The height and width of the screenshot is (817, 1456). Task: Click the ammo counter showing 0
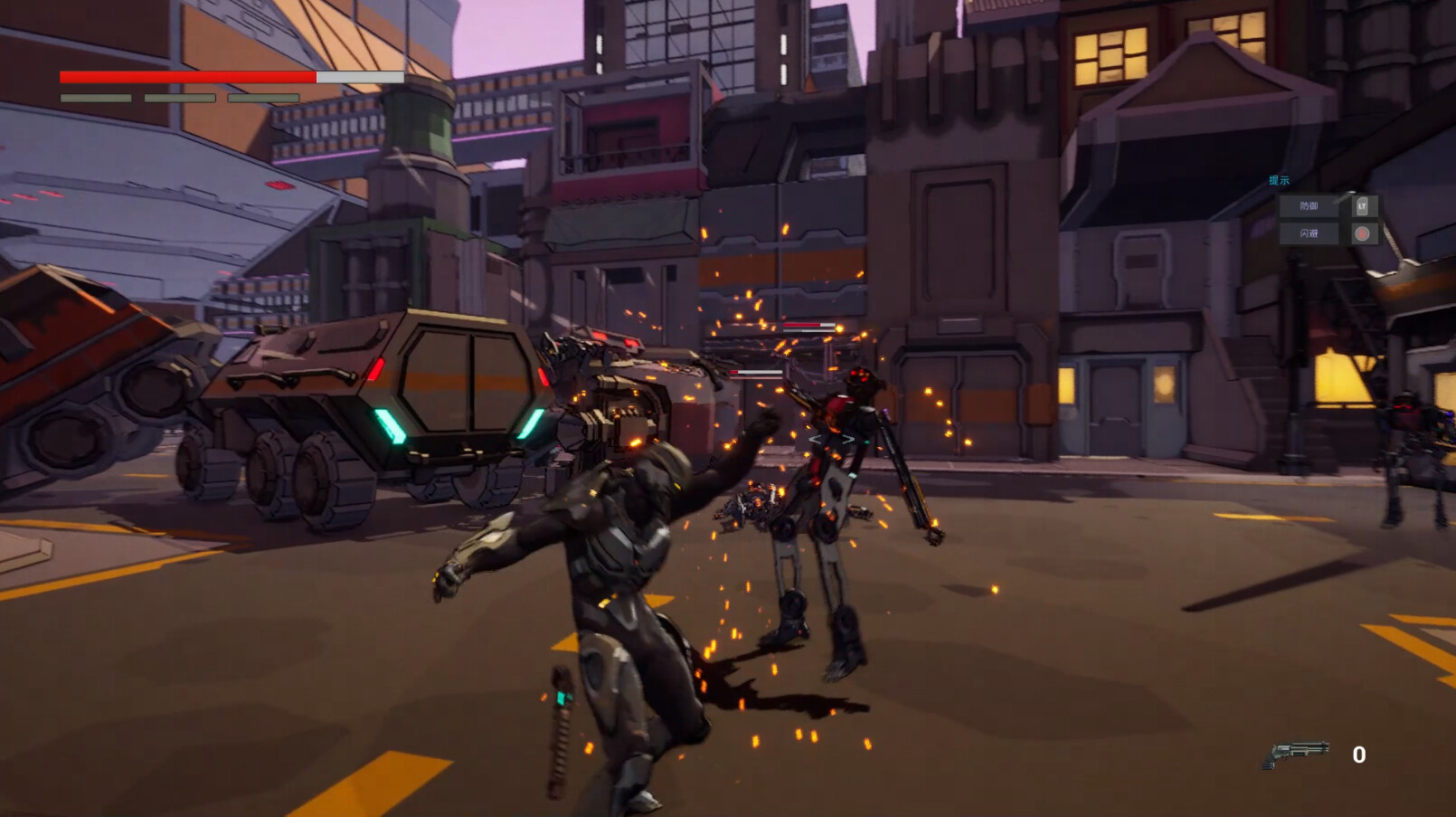1360,752
